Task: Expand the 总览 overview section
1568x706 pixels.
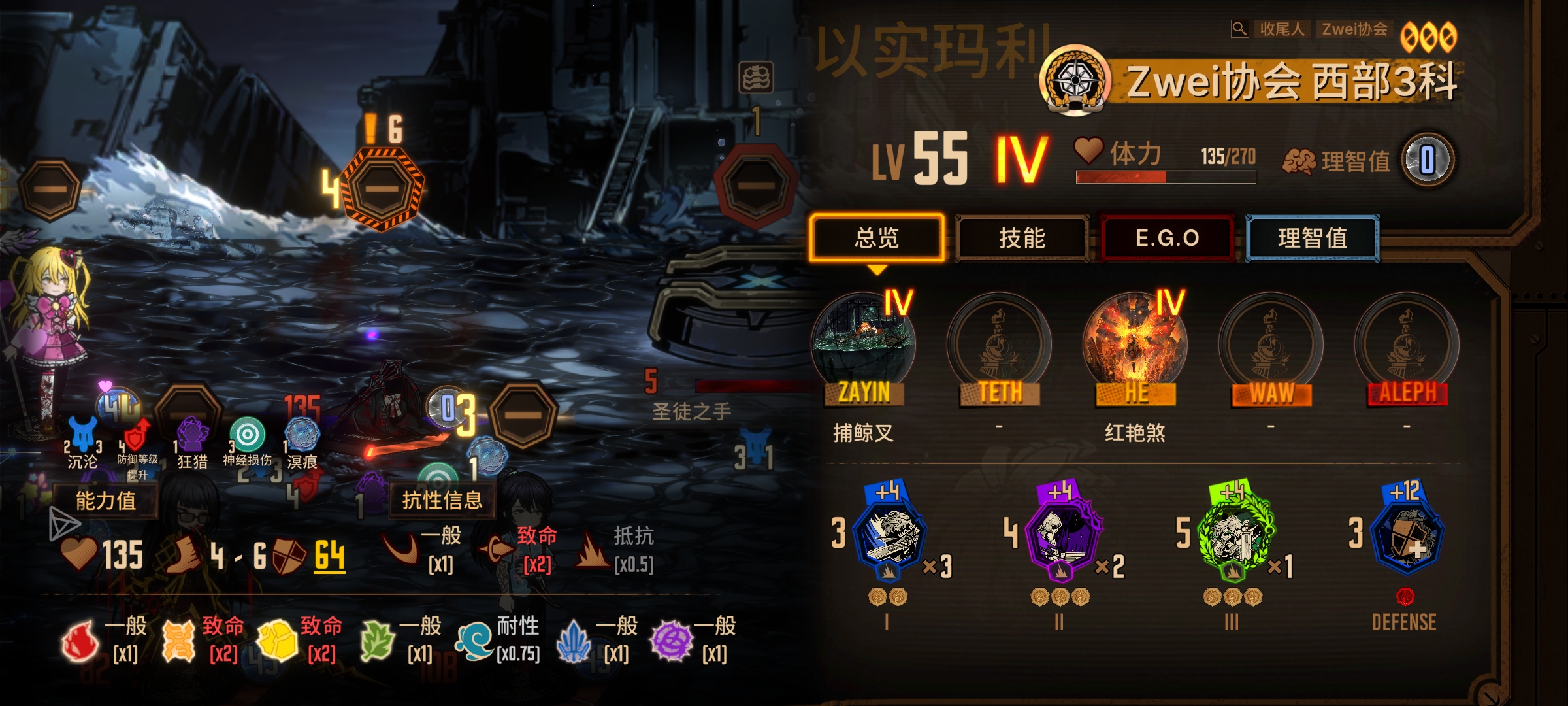Action: [x=876, y=239]
